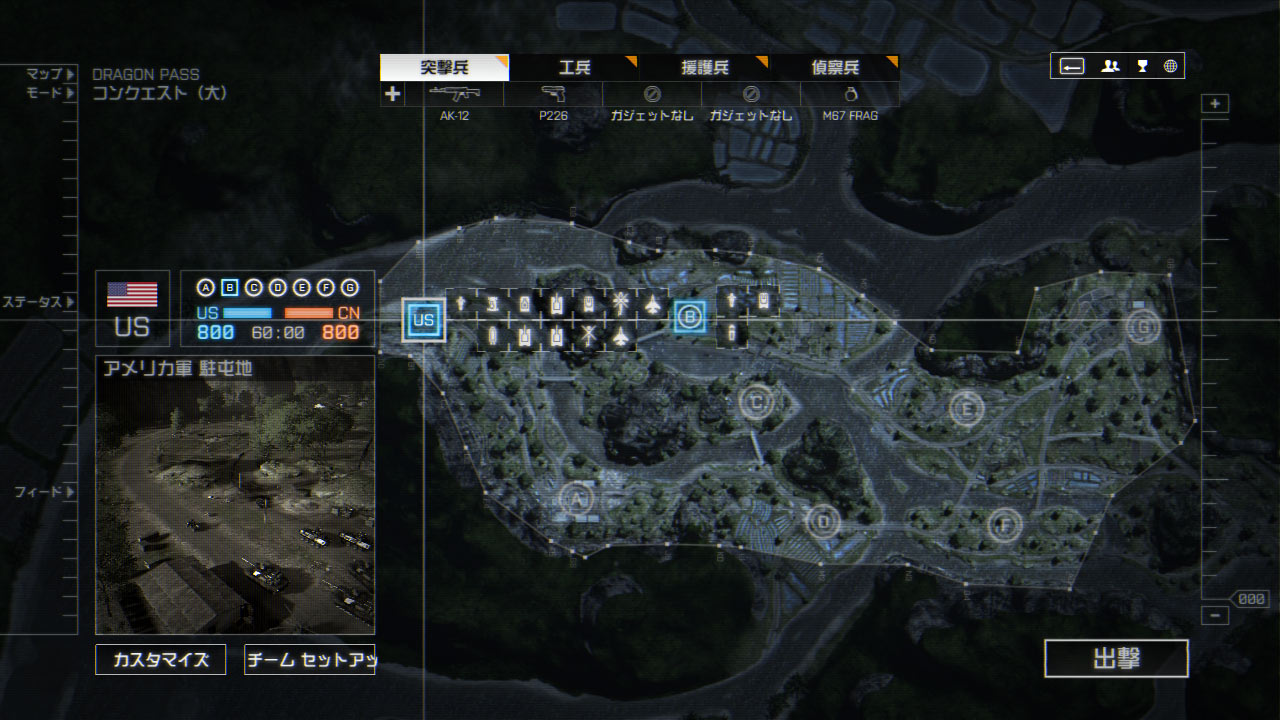1280x720 pixels.
Task: Open the squad (two people) icon
Action: 1110,66
